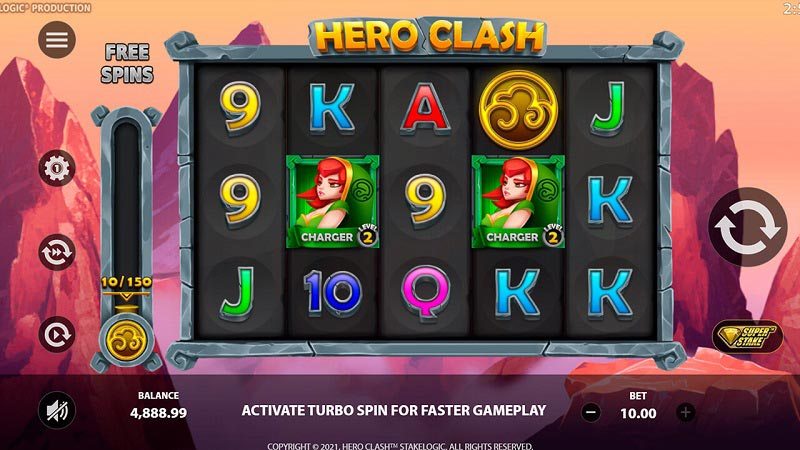Viewport: 800px width, 450px height.
Task: Start autoplay with the circular play icon
Action: pos(57,333)
